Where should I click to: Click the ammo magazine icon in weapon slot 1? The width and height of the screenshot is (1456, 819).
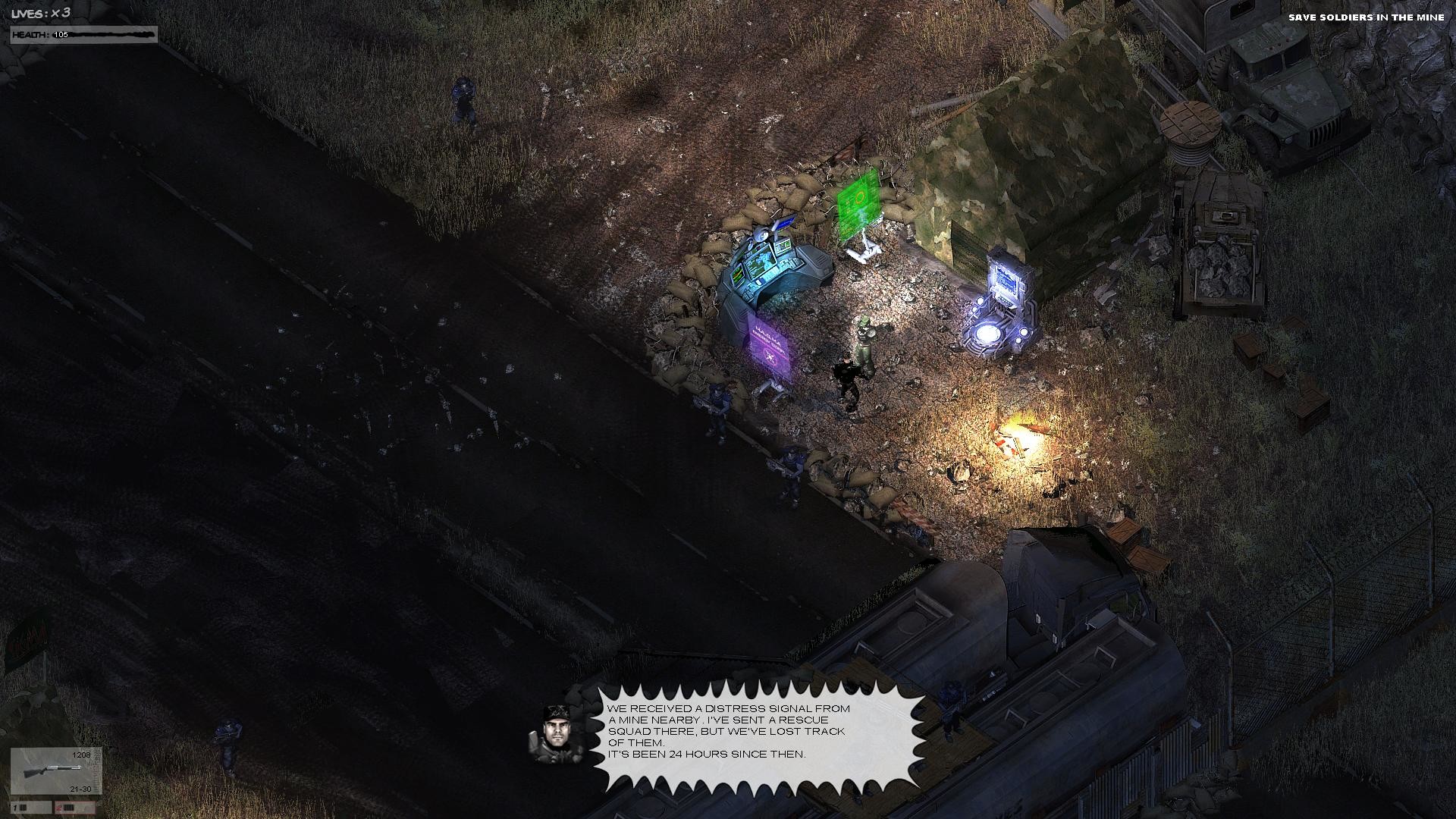pyautogui.click(x=23, y=808)
